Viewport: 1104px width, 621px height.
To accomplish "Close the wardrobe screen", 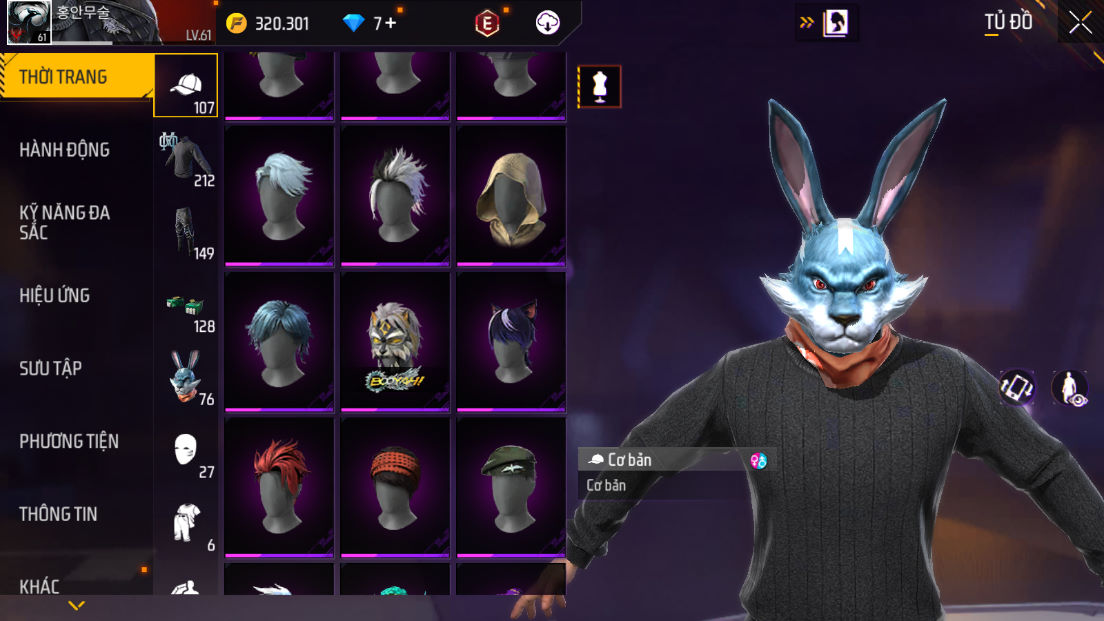I will 1080,23.
